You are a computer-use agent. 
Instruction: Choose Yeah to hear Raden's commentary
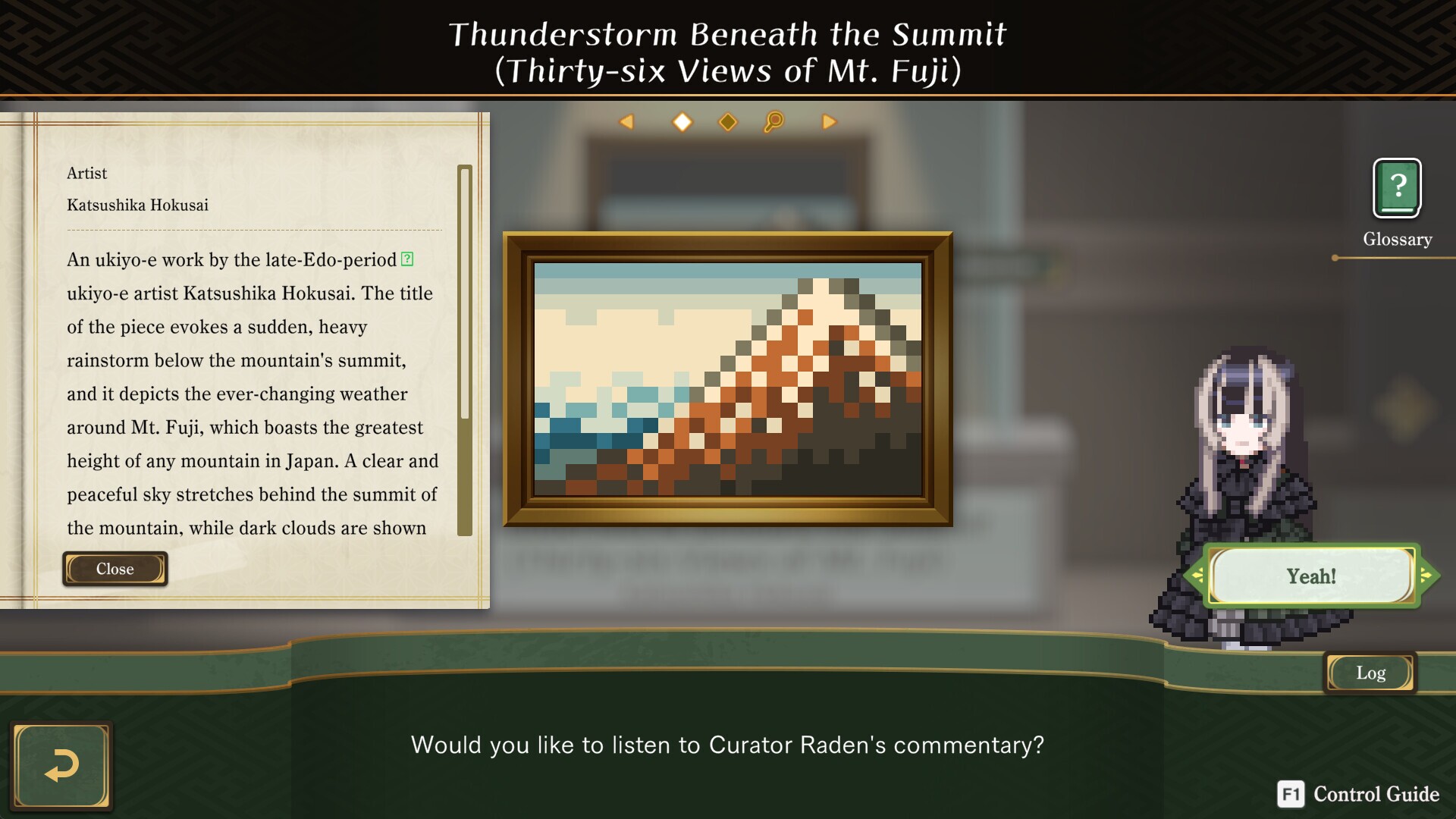pyautogui.click(x=1312, y=575)
